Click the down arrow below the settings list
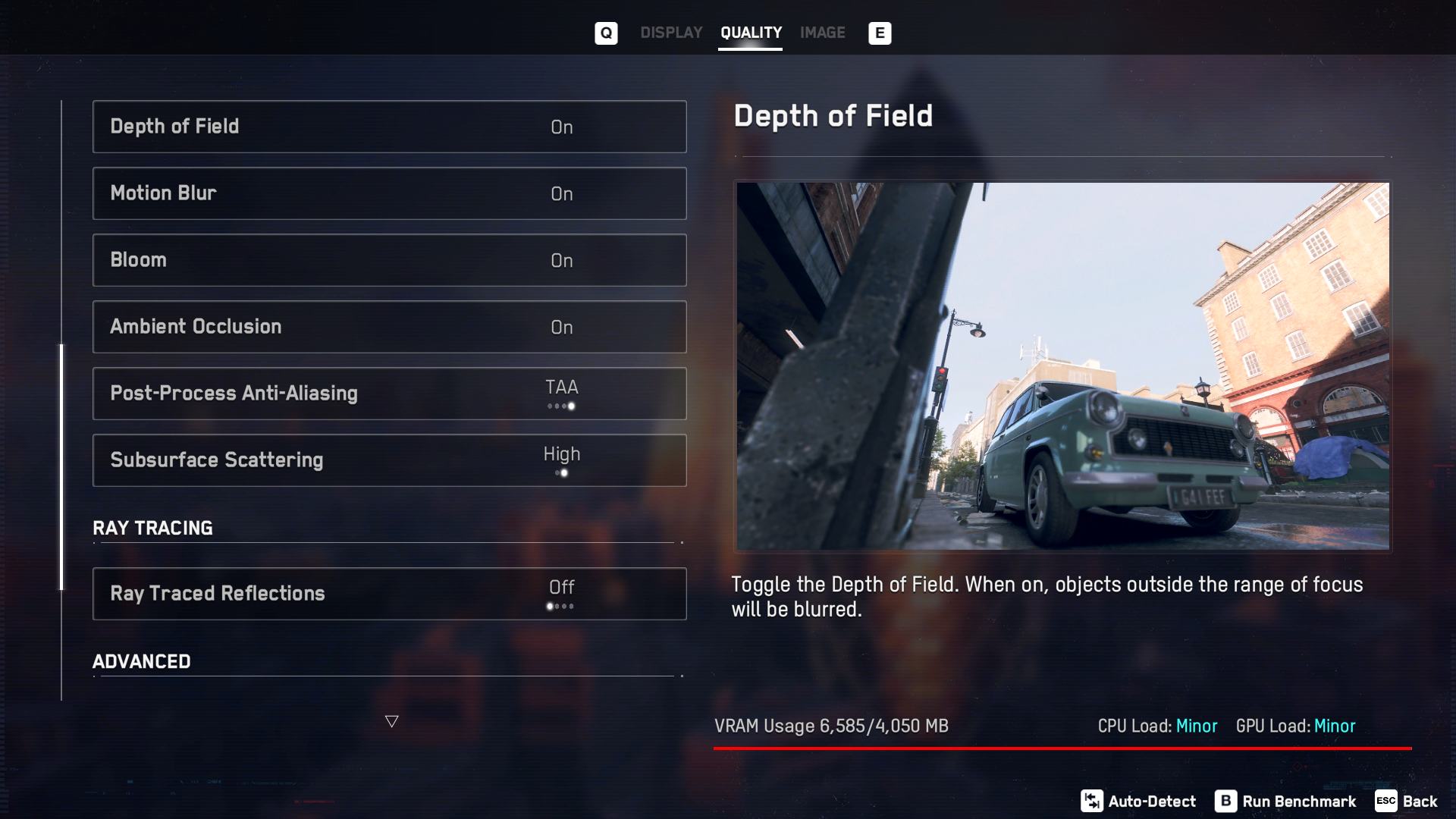The image size is (1456, 819). [391, 721]
